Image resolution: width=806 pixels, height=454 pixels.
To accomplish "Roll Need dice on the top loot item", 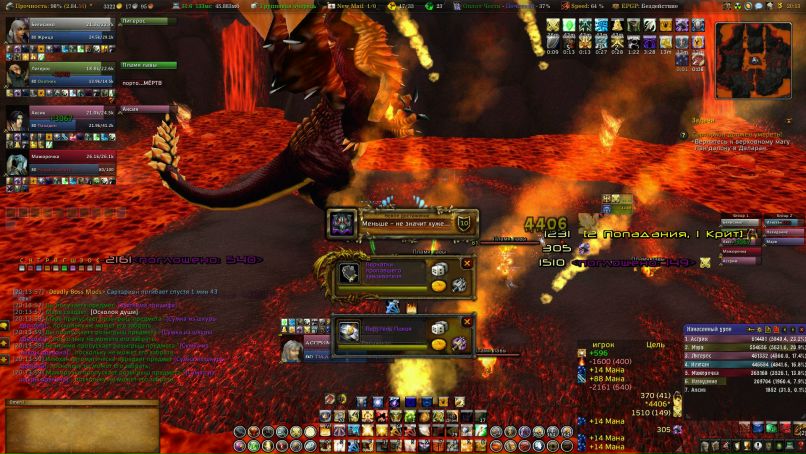I will [x=438, y=271].
